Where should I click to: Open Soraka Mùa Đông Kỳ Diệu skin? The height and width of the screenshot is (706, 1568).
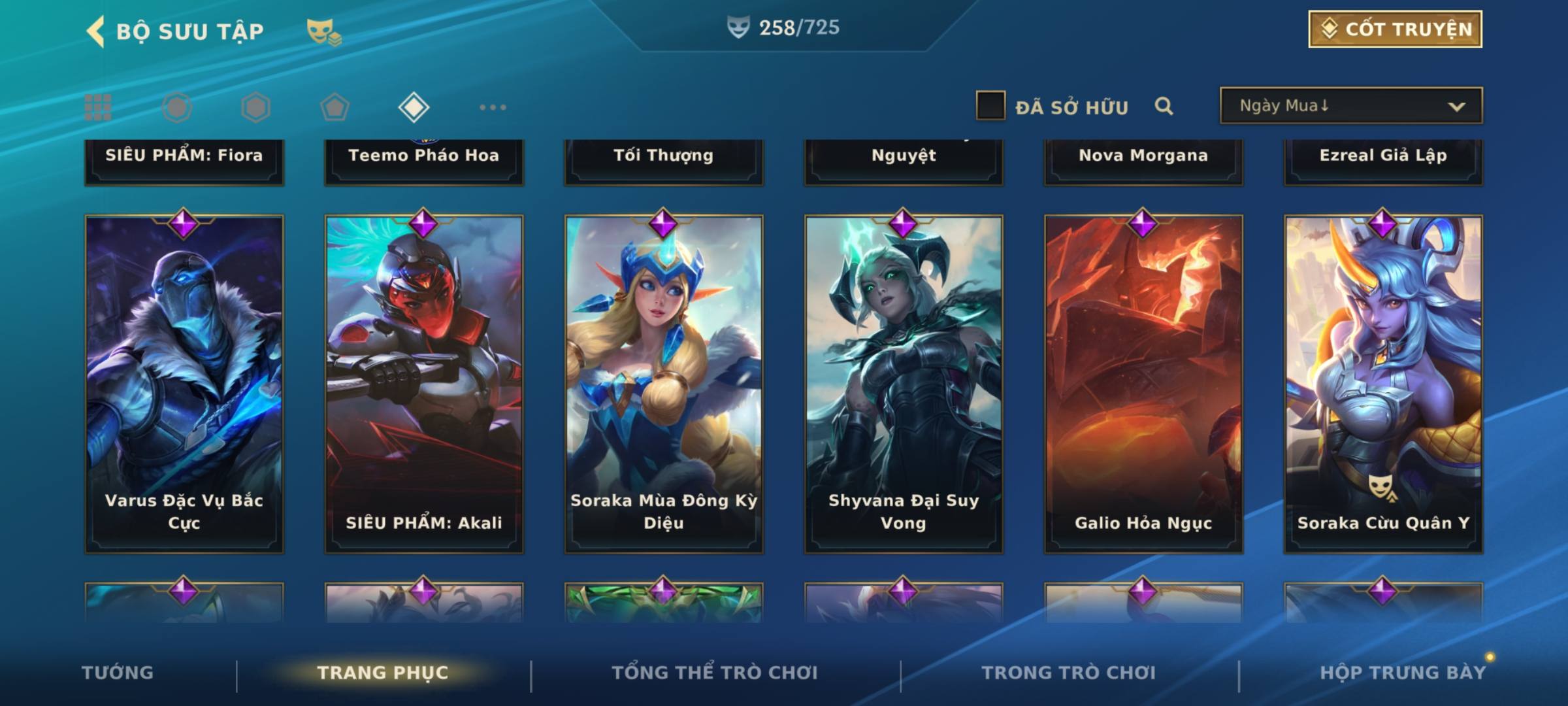pos(664,384)
